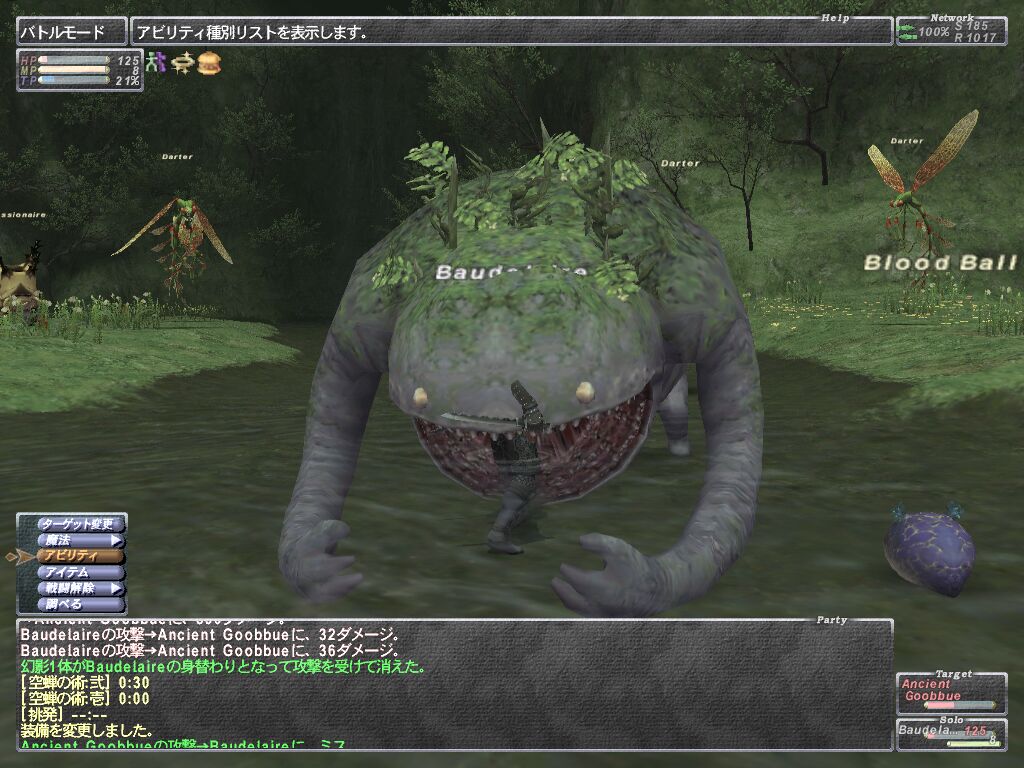
Task: Click the バトルモード label box
Action: (71, 32)
